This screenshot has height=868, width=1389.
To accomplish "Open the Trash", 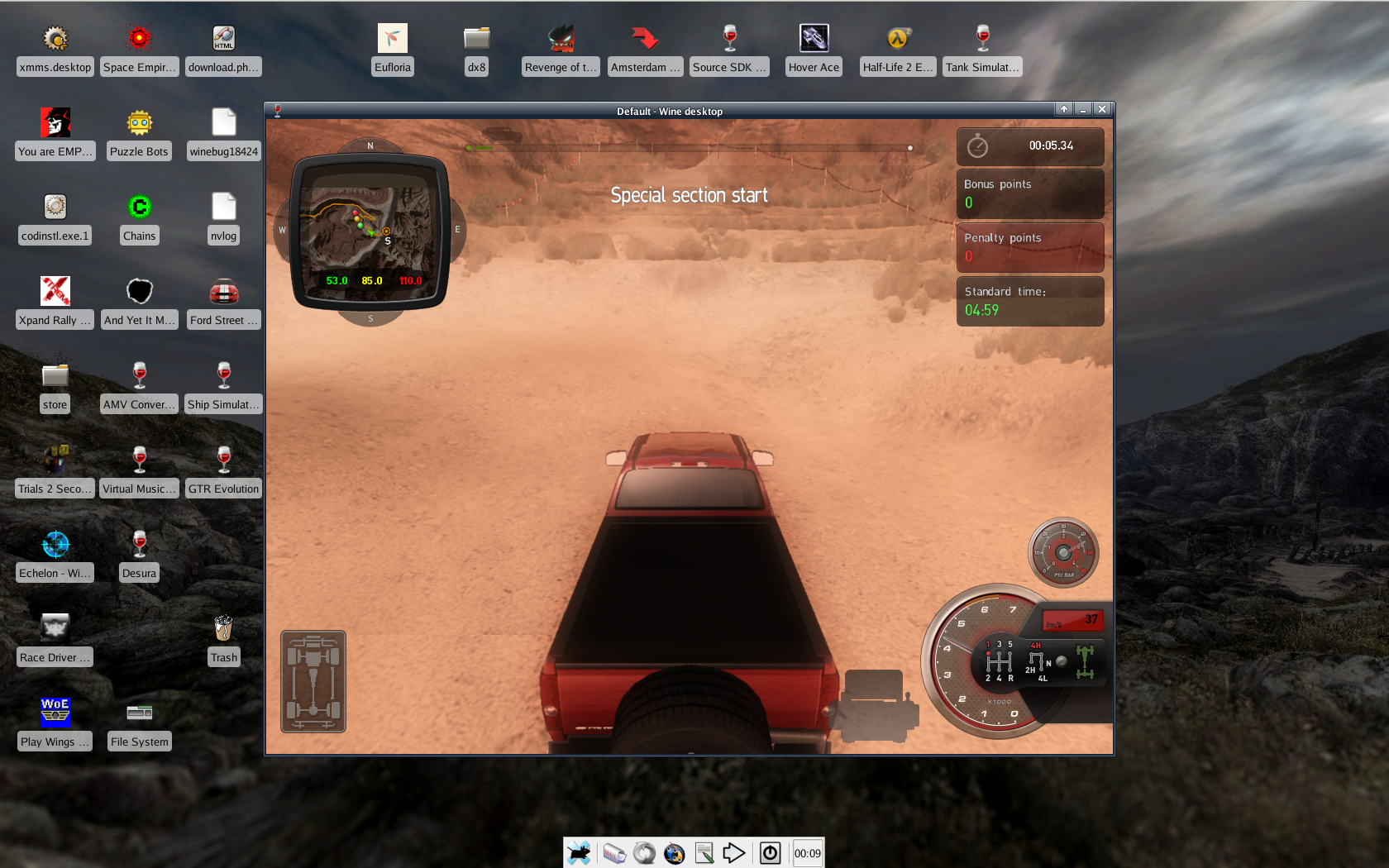I will 223,627.
